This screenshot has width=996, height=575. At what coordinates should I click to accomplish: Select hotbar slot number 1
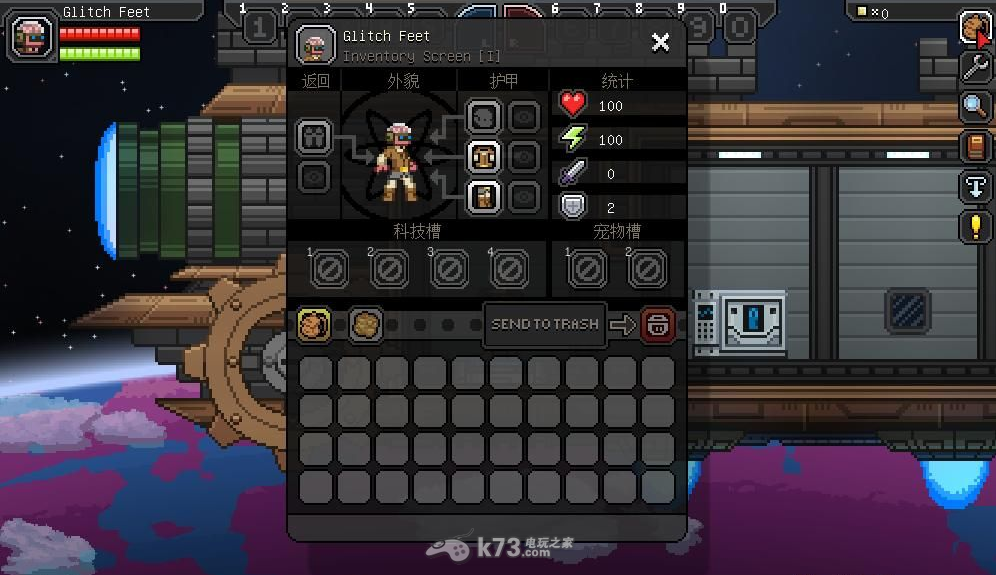[259, 27]
